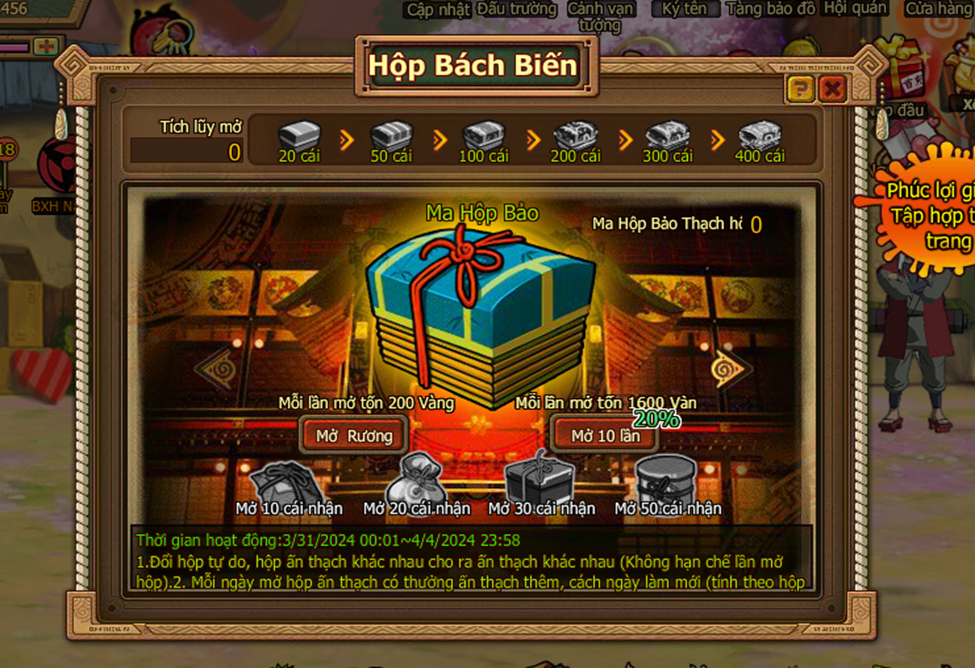Image resolution: width=975 pixels, height=668 pixels.
Task: Open the Đấu trường menu
Action: click(x=516, y=9)
